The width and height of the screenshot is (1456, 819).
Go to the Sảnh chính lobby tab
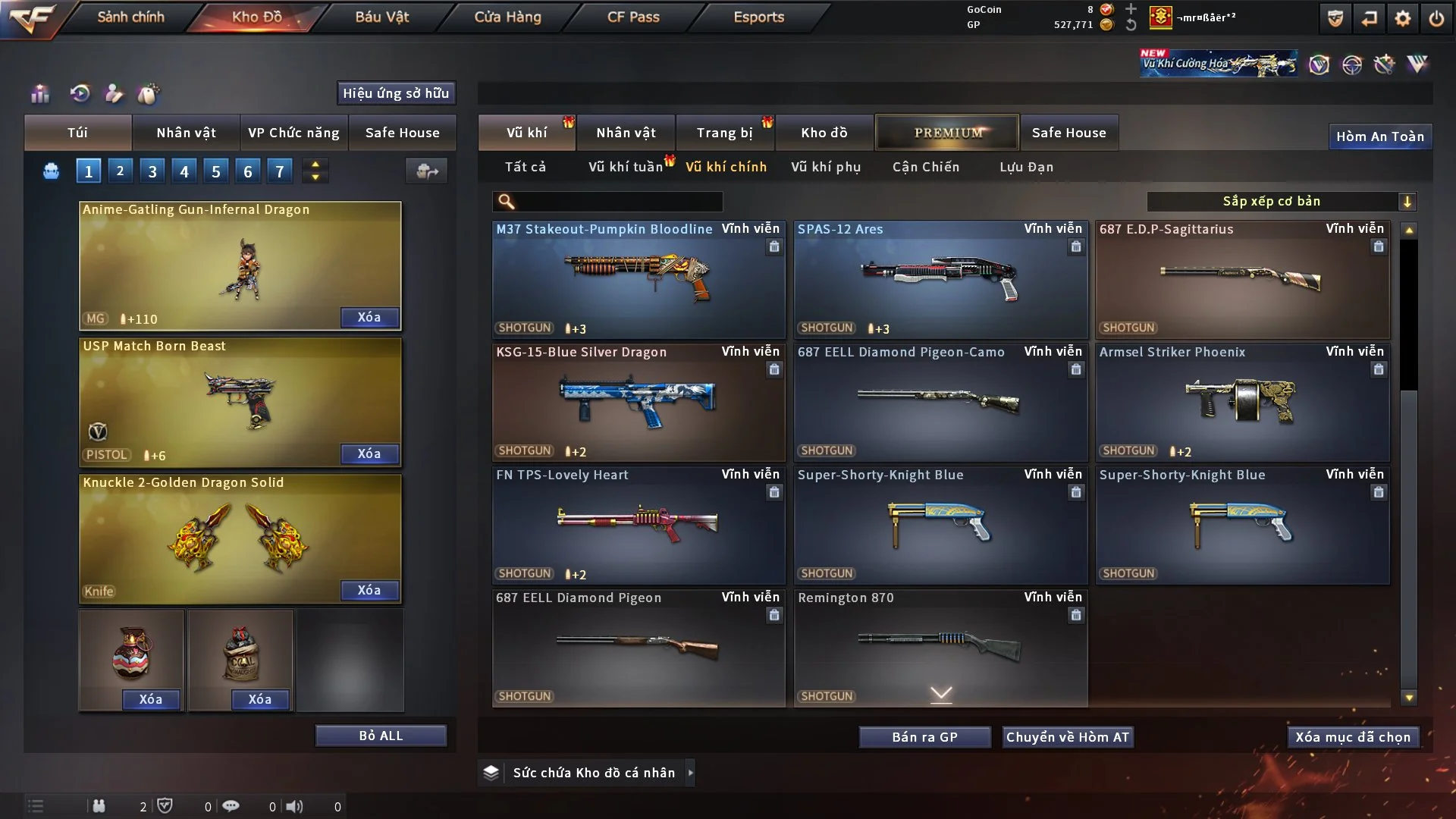pos(130,17)
